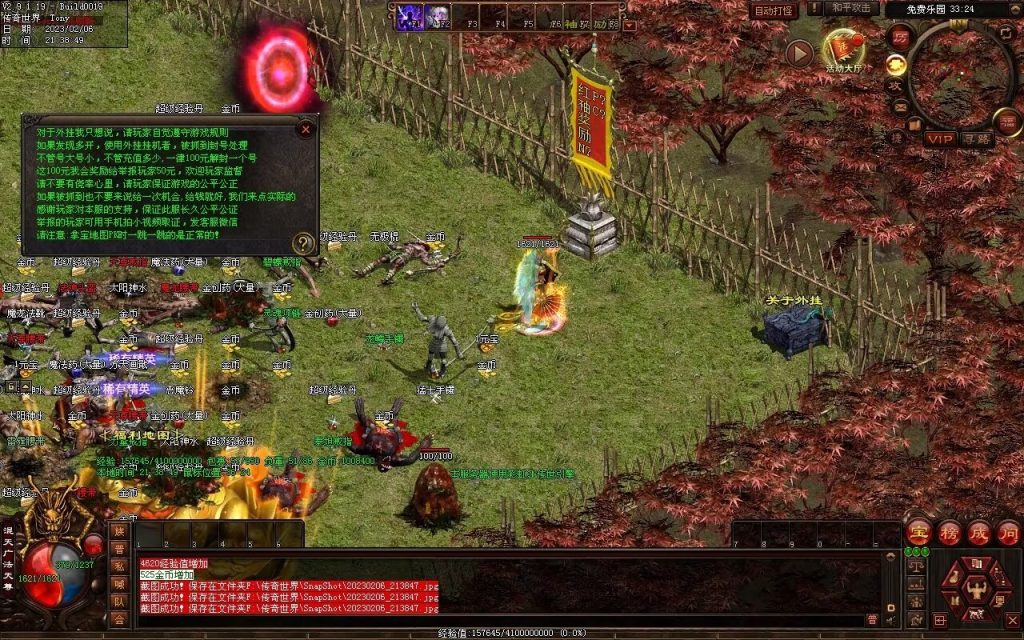
Task: Change the 和平攻击 attack mode
Action: 853,9
